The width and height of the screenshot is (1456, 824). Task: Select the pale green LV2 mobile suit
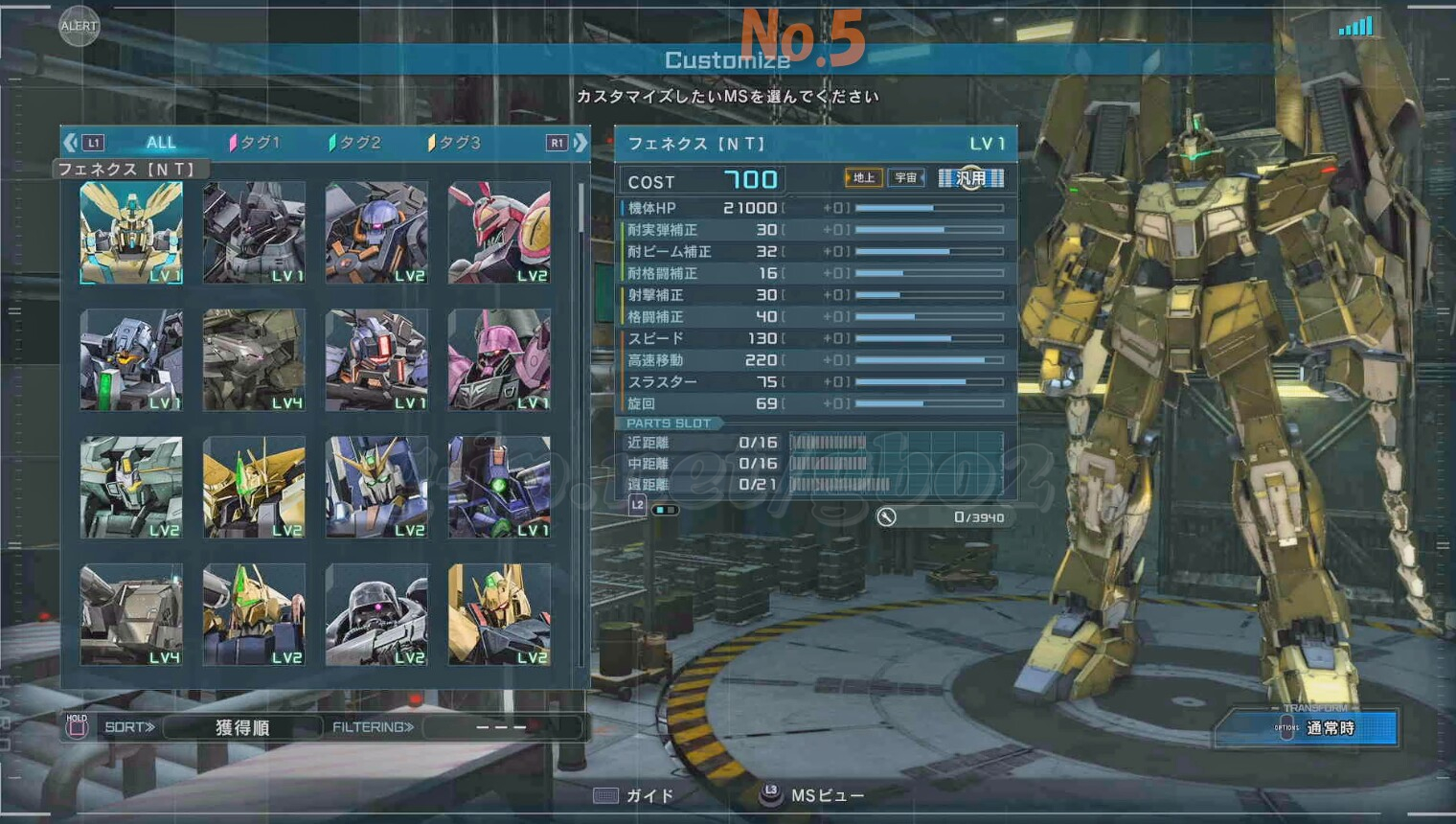tap(131, 488)
